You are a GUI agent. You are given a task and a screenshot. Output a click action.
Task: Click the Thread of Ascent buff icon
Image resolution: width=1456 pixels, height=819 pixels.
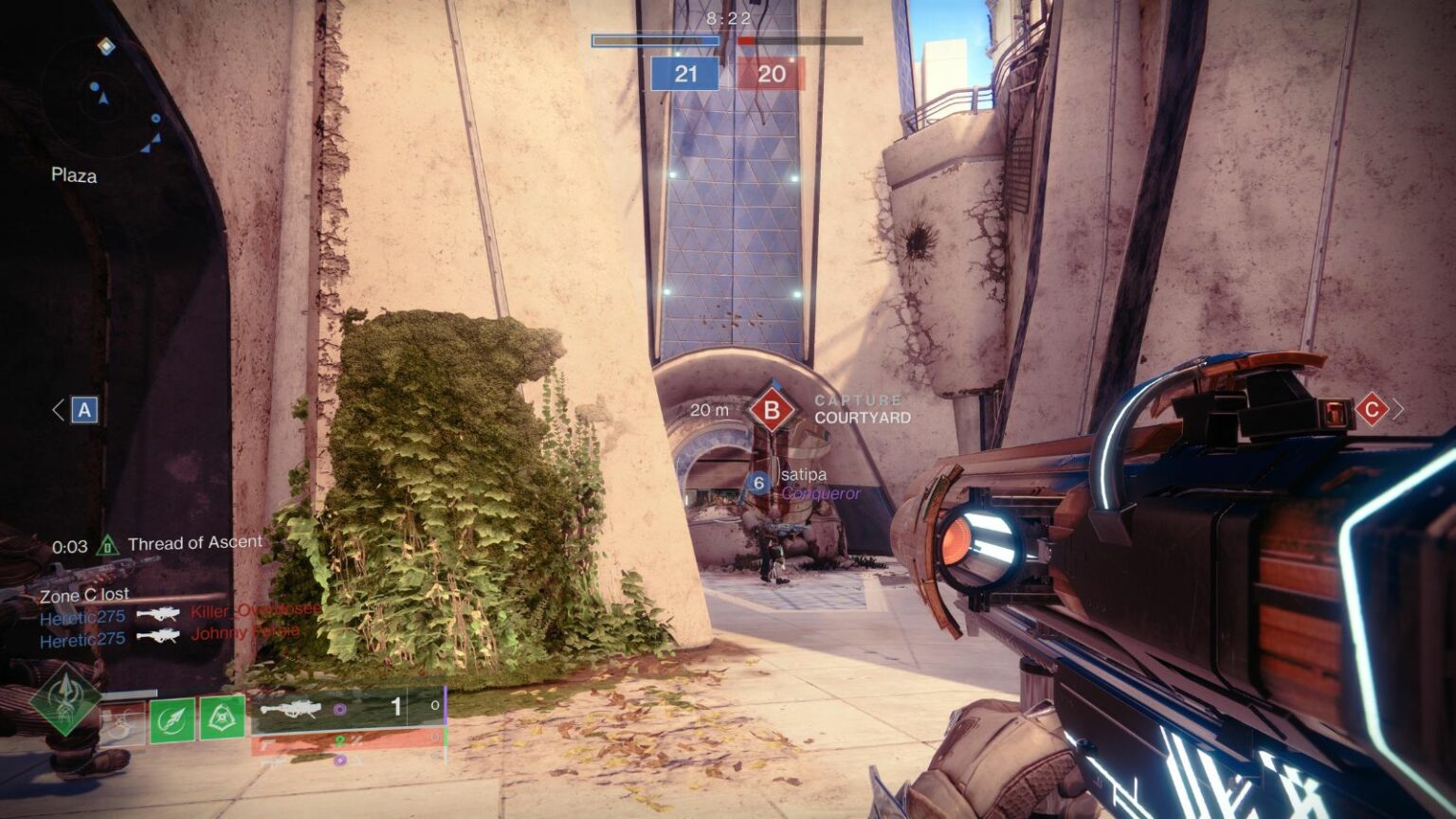107,543
